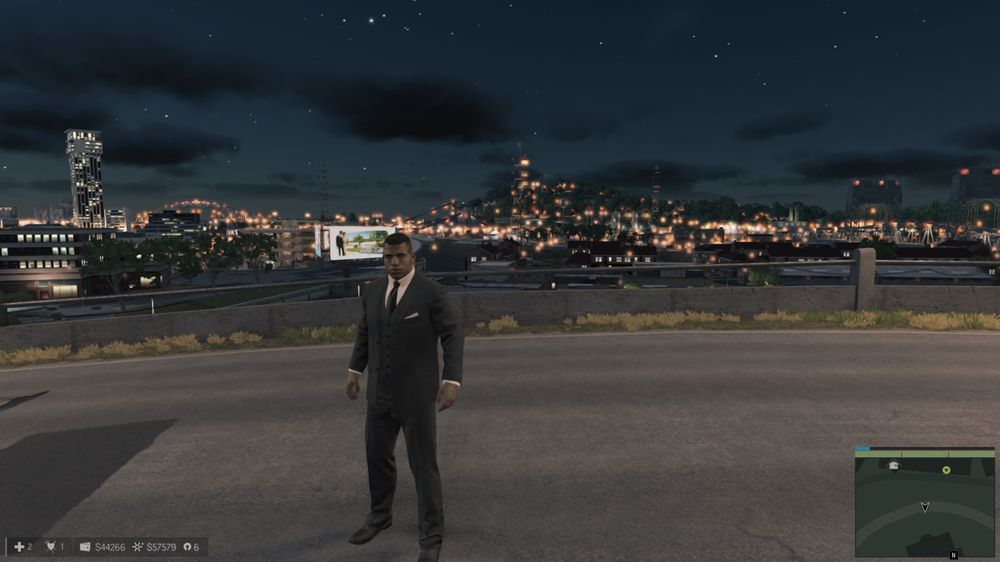The width and height of the screenshot is (1000, 562).
Task: Click the white plus adrenaline shot icon
Action: [19, 547]
